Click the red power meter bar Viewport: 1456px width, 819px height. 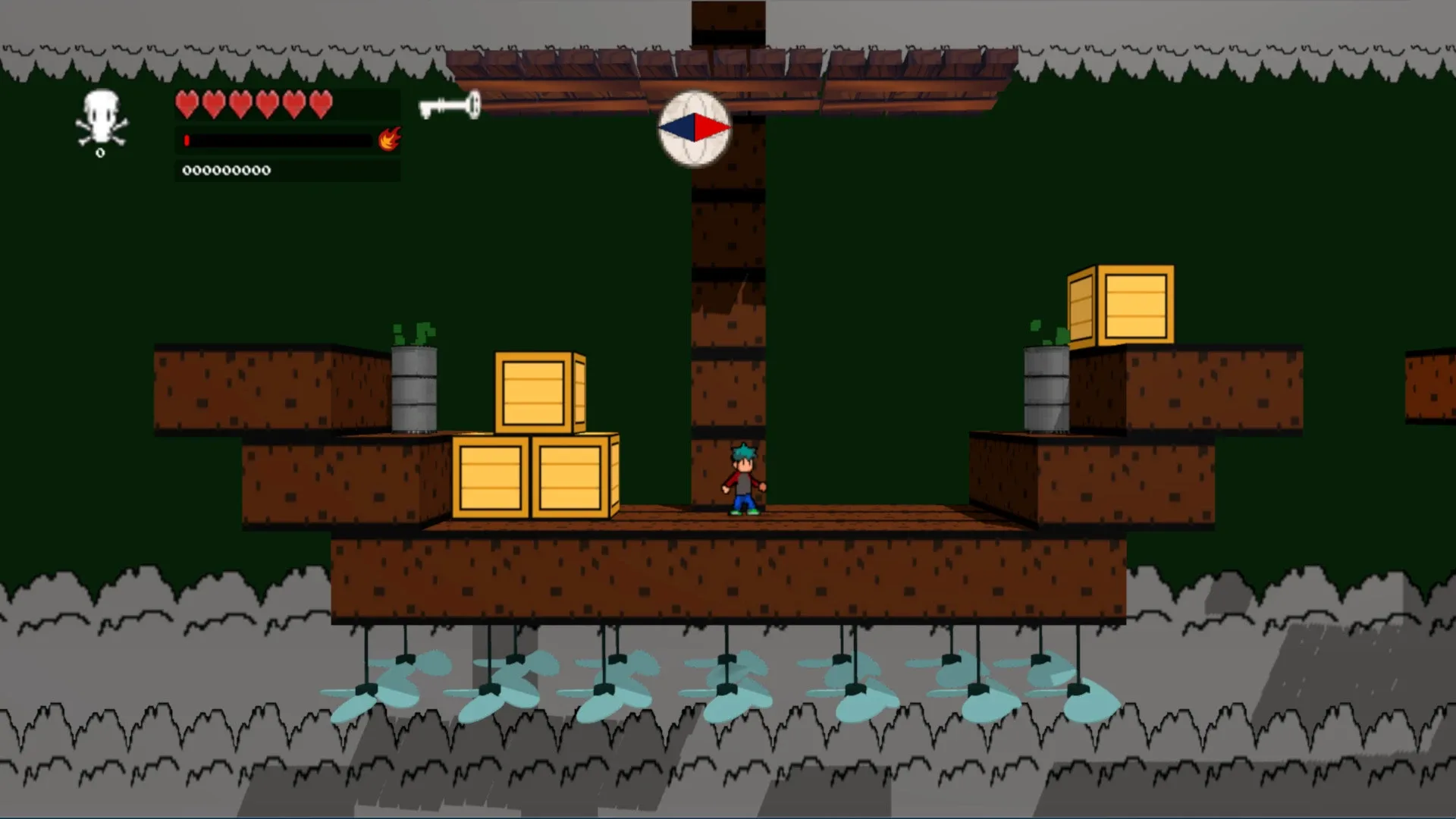point(186,139)
